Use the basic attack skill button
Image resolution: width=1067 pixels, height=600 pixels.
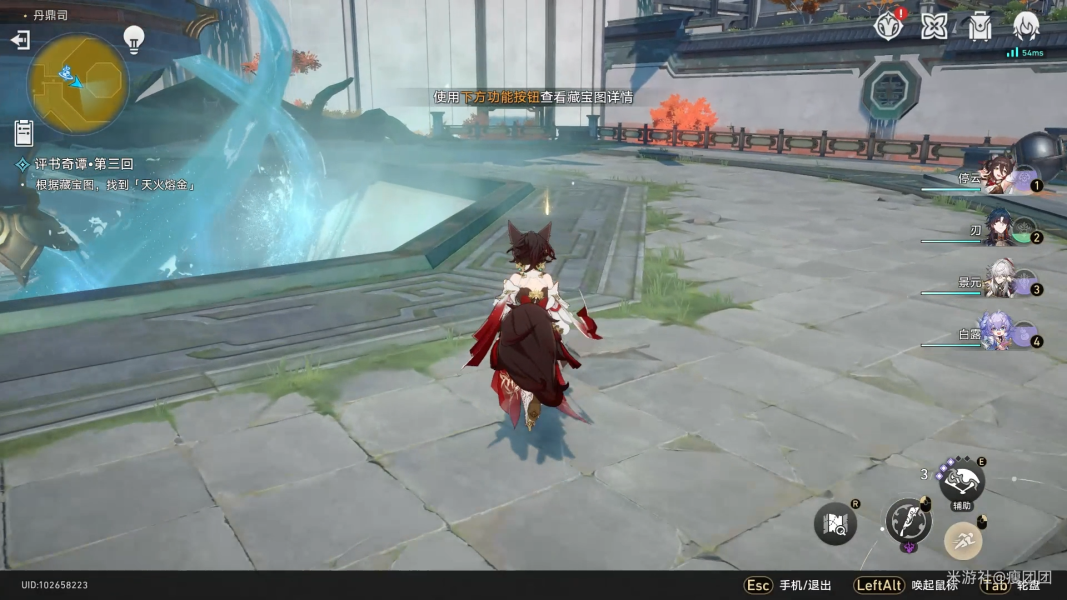908,521
